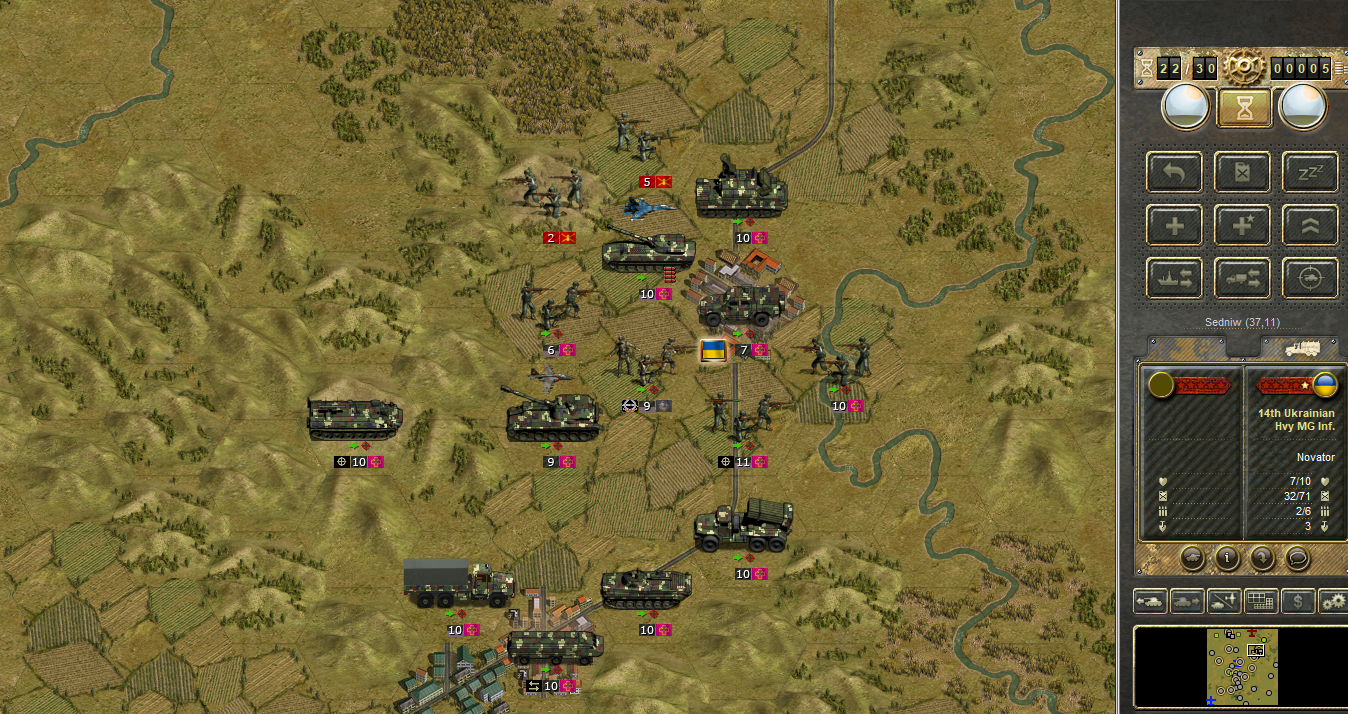End the turn with the hourglass button

[1243, 108]
